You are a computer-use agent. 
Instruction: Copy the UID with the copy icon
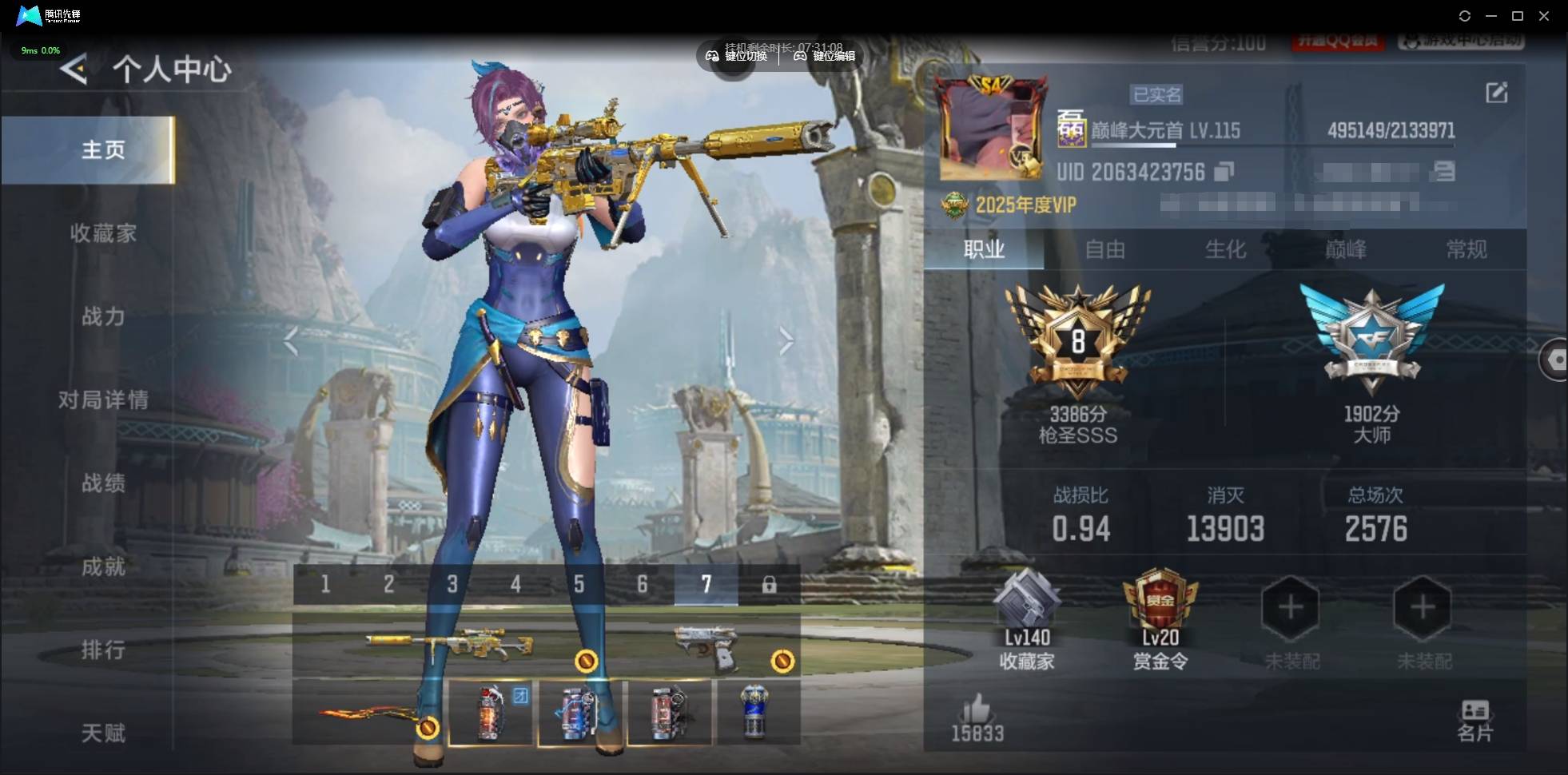(x=1224, y=172)
